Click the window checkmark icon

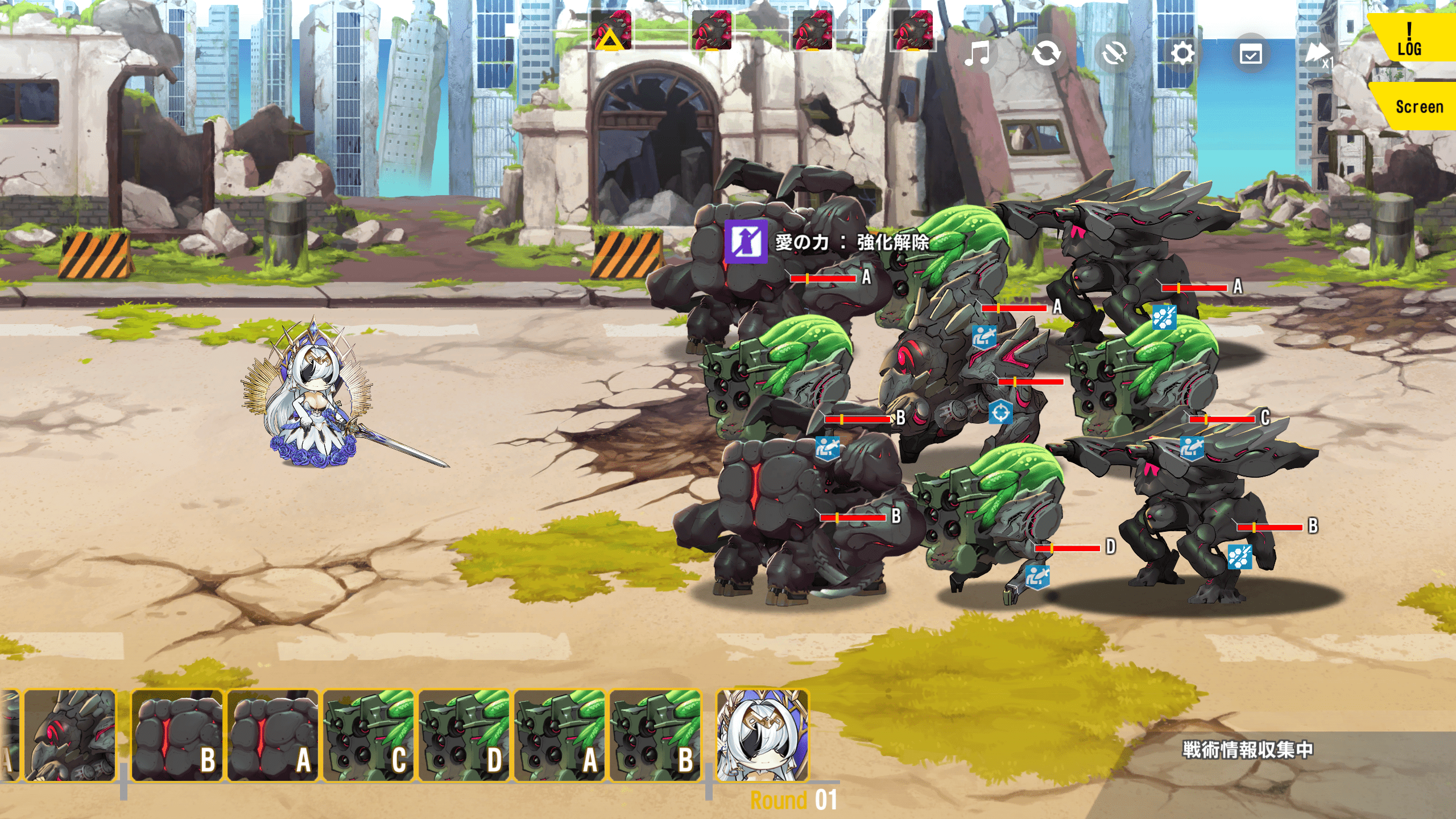click(1251, 55)
